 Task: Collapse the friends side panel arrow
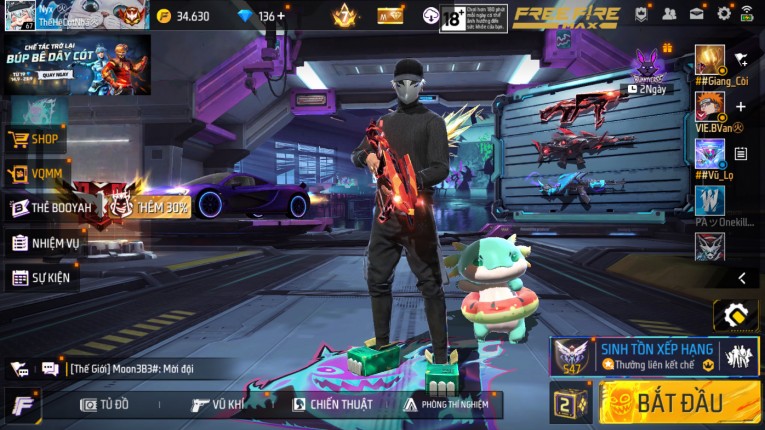click(741, 278)
